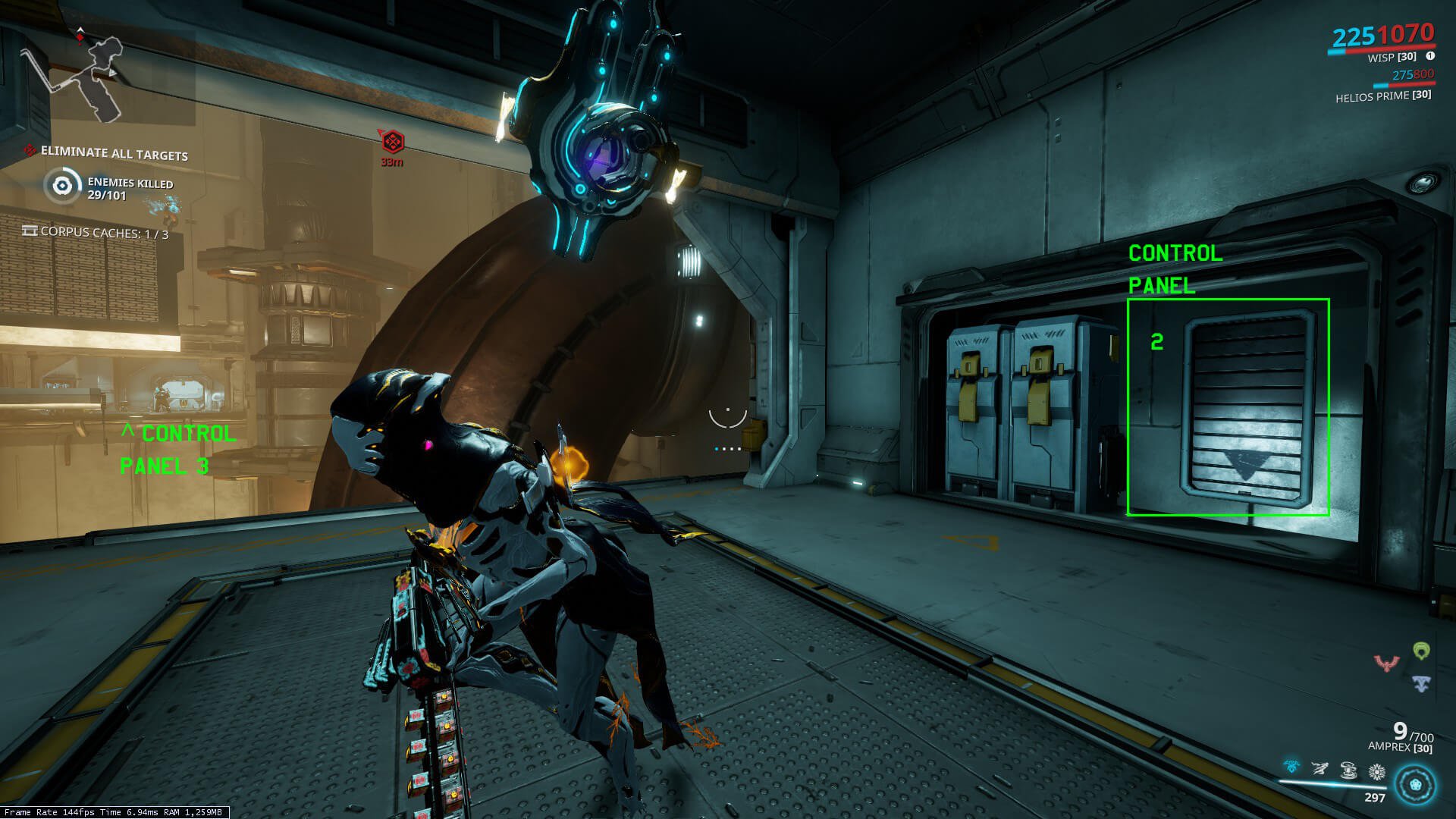This screenshot has width=1456, height=819.
Task: Activate the Breach Surge swirl ability
Action: point(1348,771)
